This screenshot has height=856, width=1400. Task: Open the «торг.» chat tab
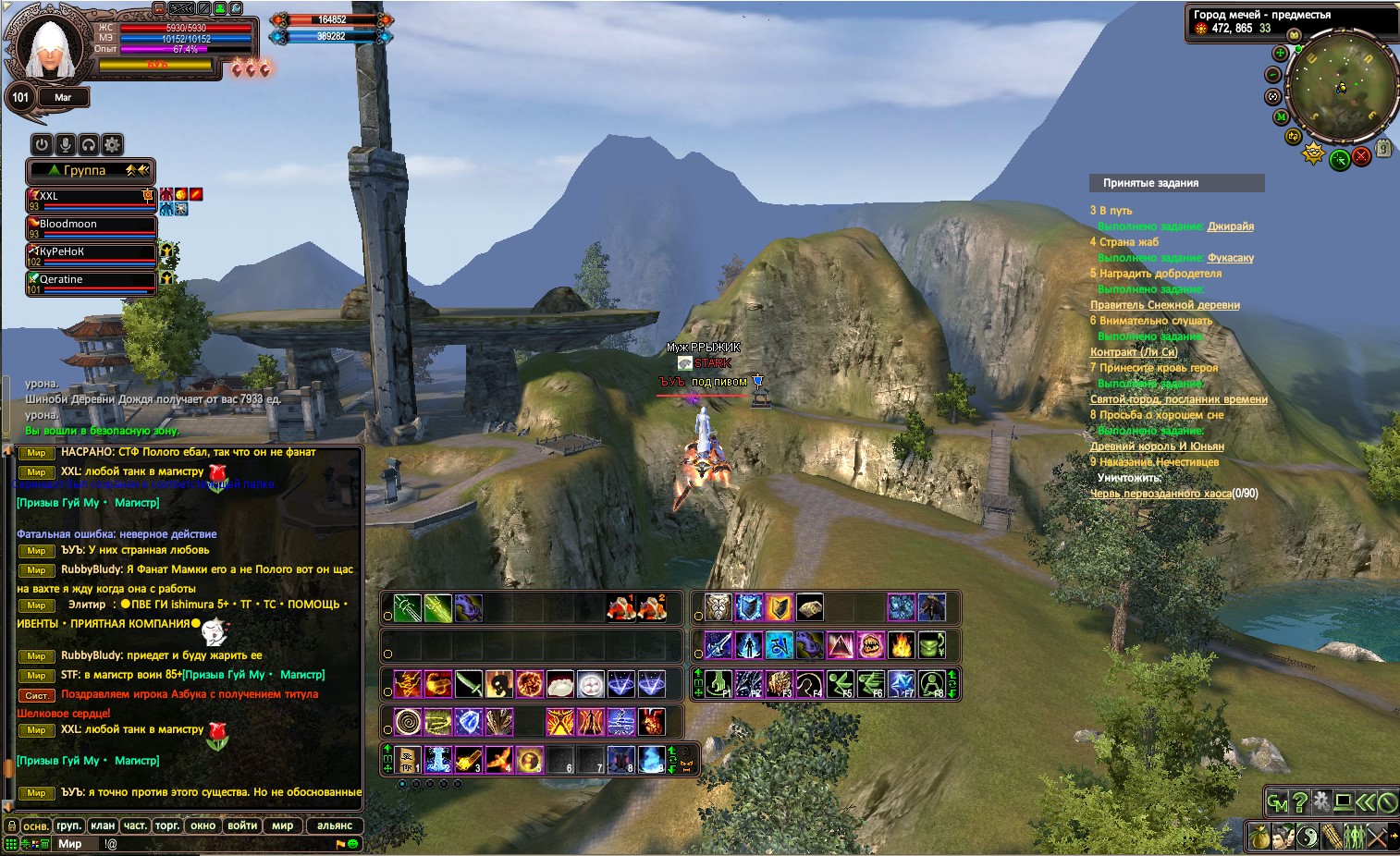coord(167,825)
